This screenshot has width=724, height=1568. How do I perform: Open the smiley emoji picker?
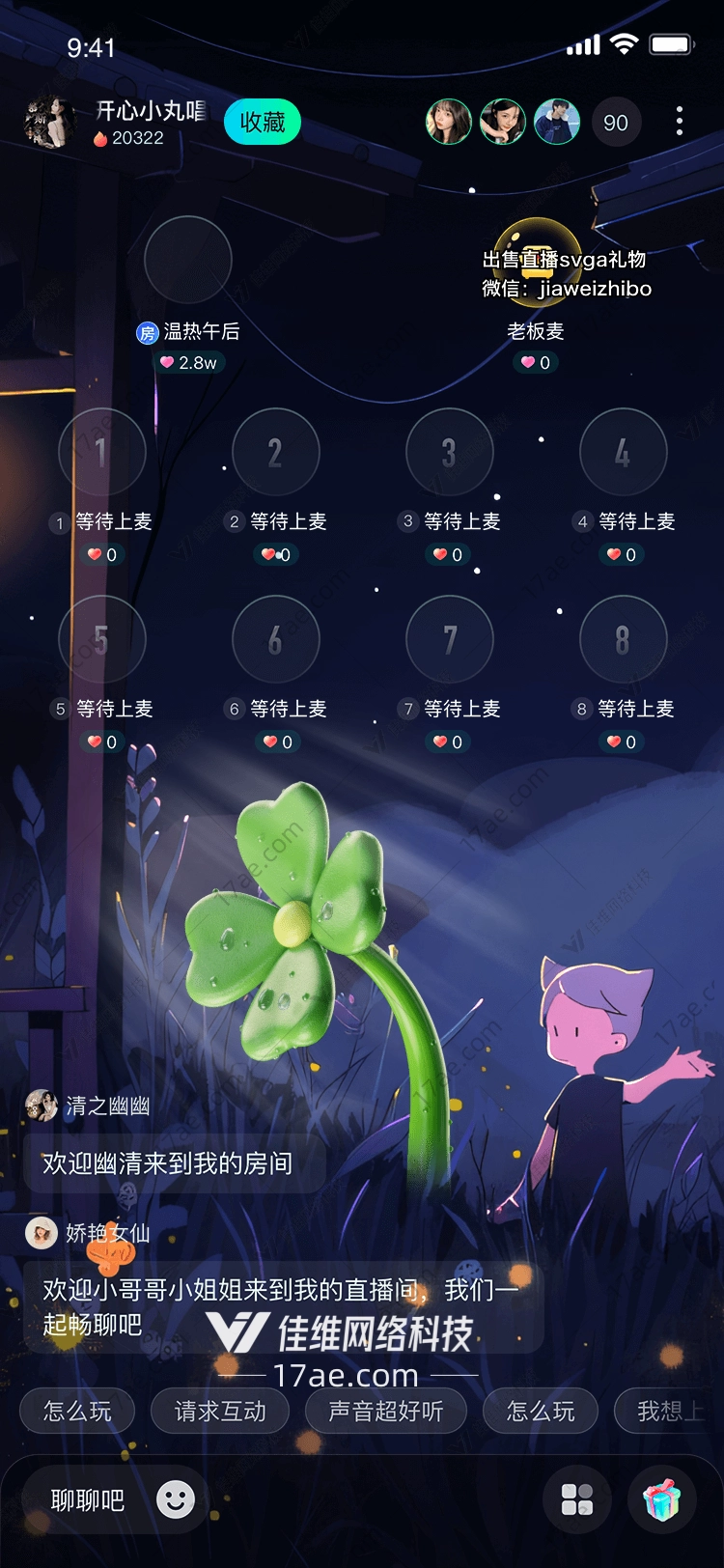[x=176, y=1499]
